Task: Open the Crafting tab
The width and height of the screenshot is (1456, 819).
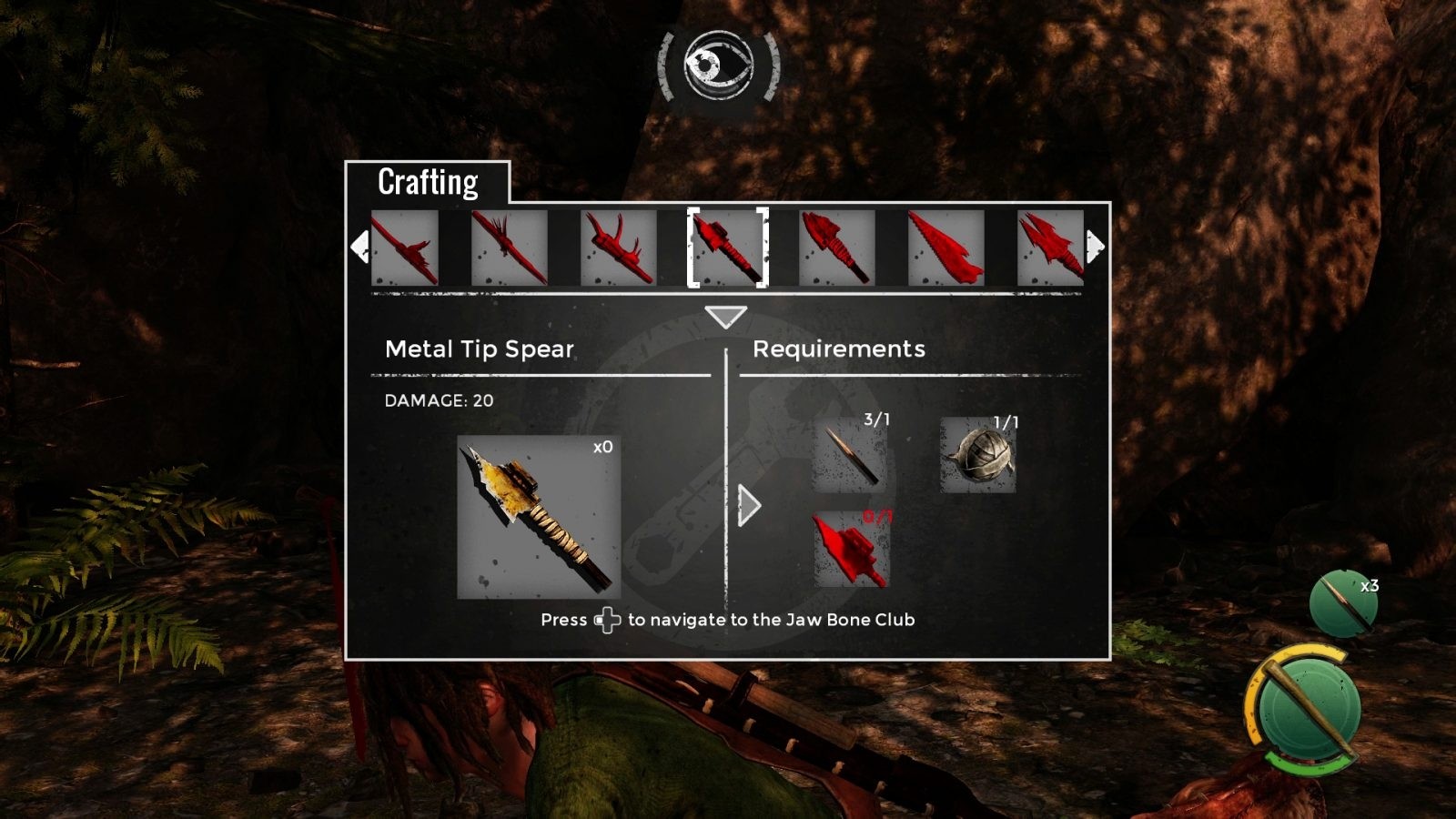Action: point(428,182)
